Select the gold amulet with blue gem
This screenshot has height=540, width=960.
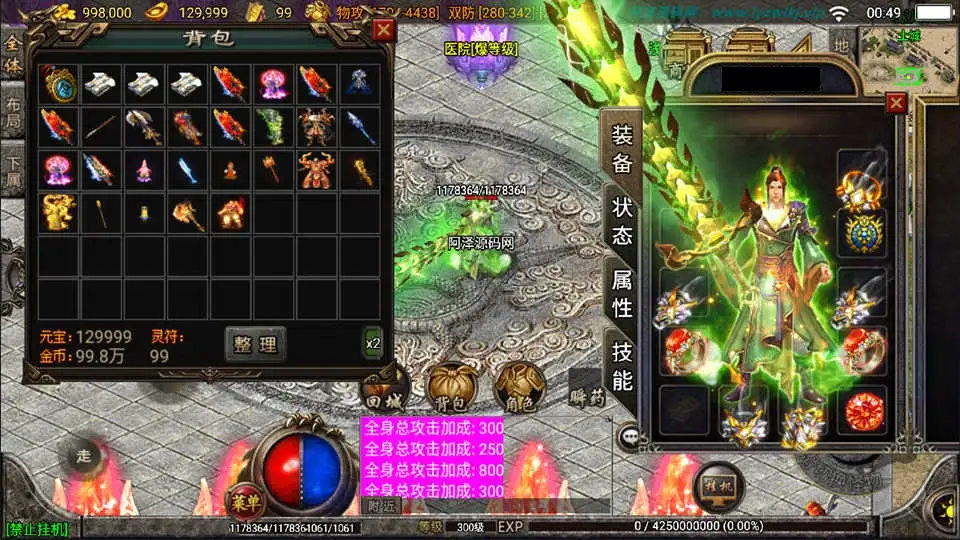[x=59, y=84]
